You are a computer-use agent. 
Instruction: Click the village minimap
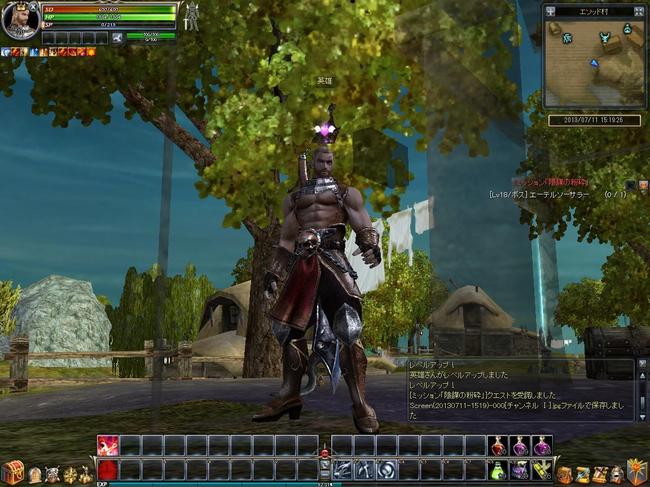click(593, 63)
